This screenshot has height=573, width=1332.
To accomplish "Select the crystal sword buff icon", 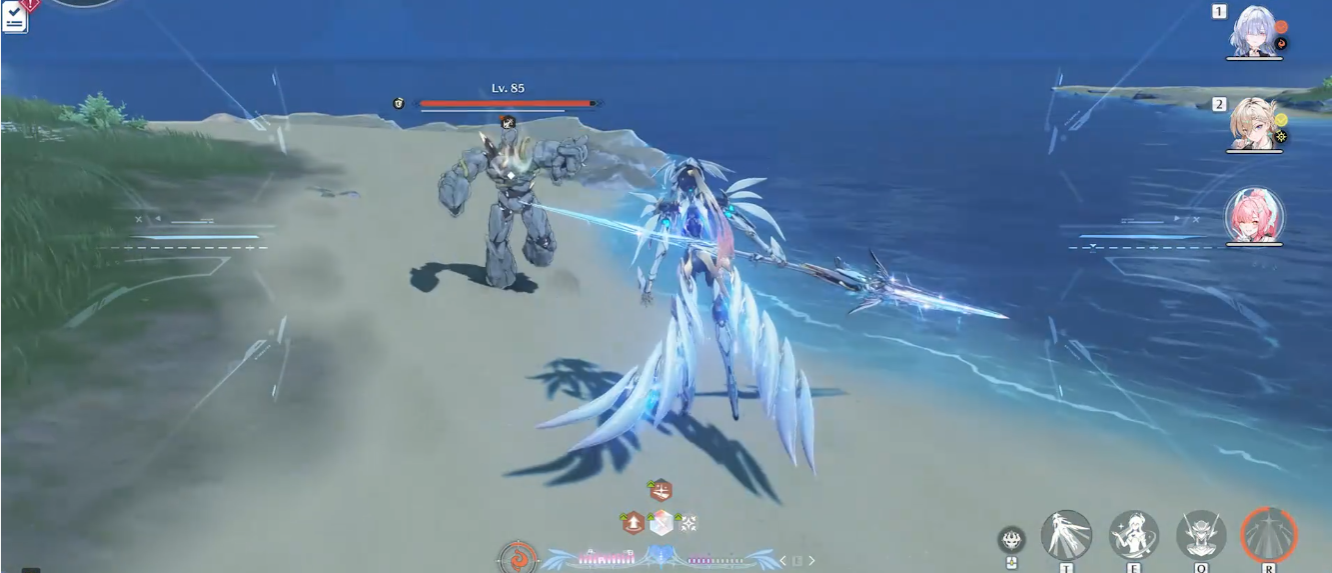I will point(660,522).
